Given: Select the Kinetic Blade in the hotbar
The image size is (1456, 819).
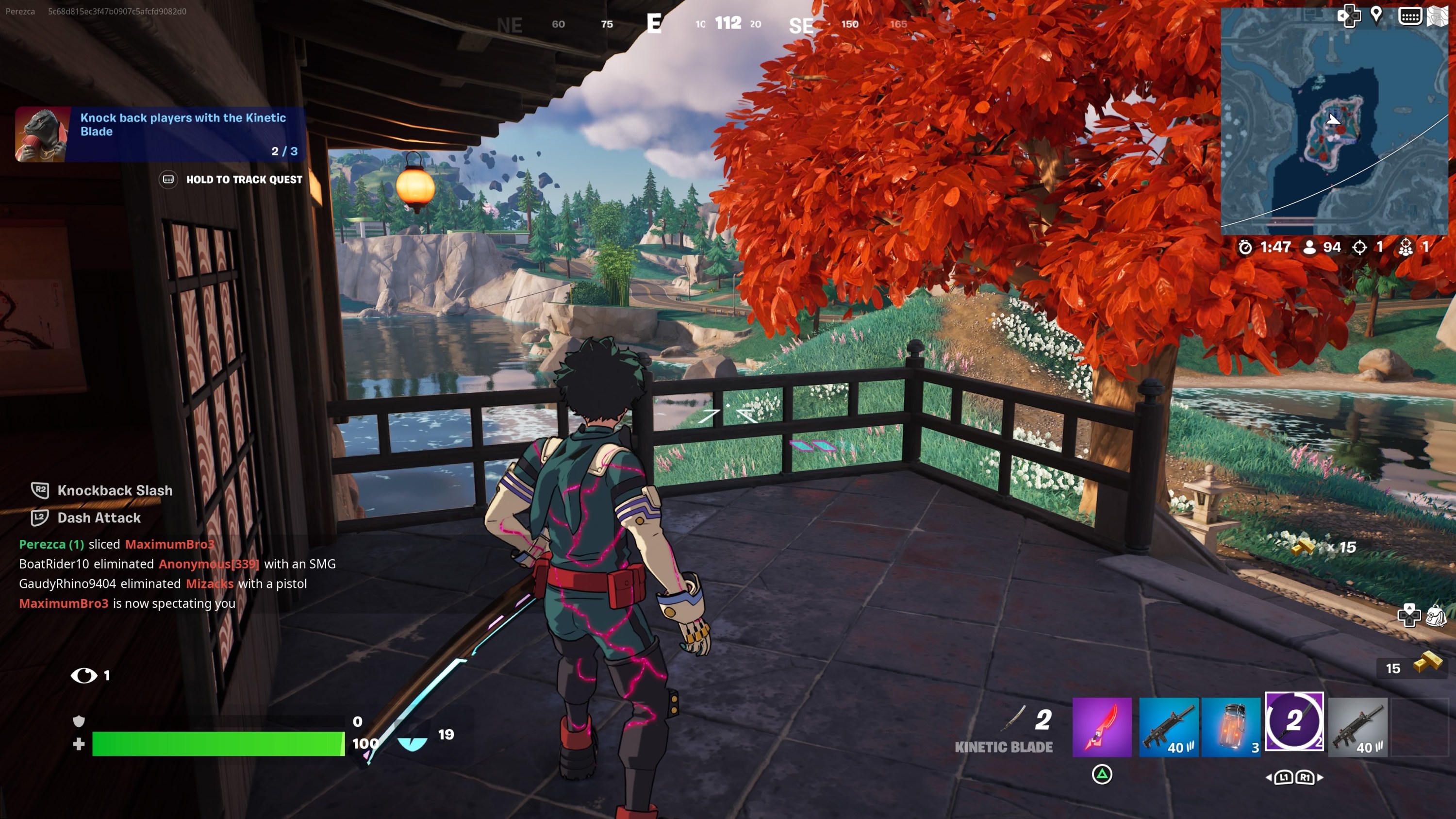Looking at the screenshot, I should 1101,727.
